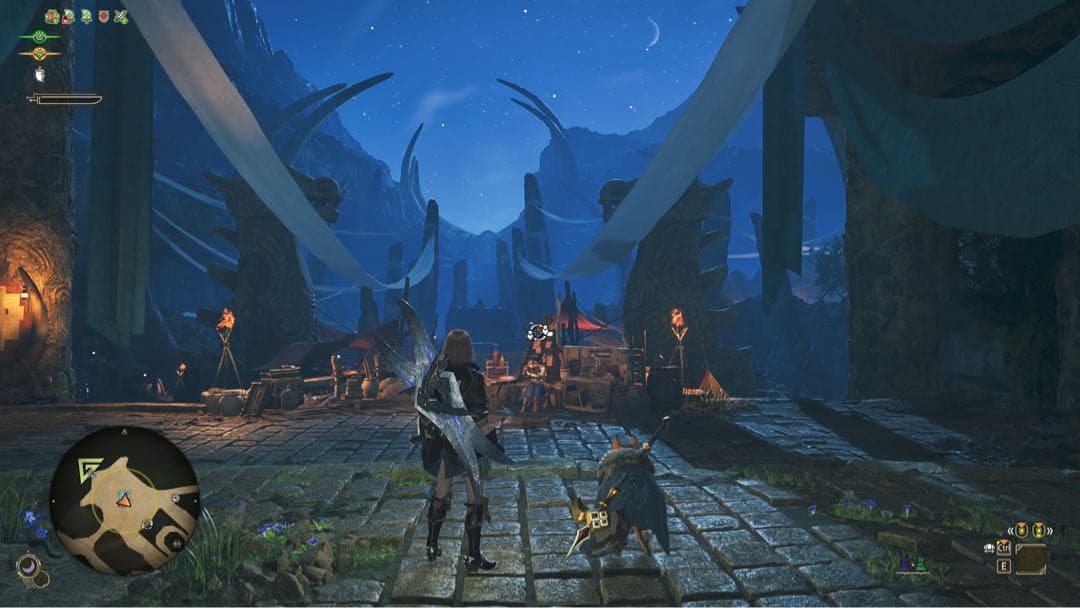Inspect the crossed sword buff icon
This screenshot has height=608, width=1080.
click(x=121, y=17)
